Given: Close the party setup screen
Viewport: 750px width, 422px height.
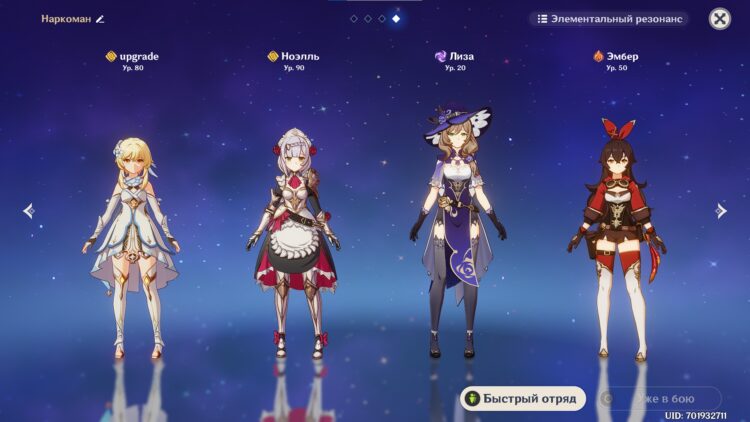Looking at the screenshot, I should click(x=719, y=19).
